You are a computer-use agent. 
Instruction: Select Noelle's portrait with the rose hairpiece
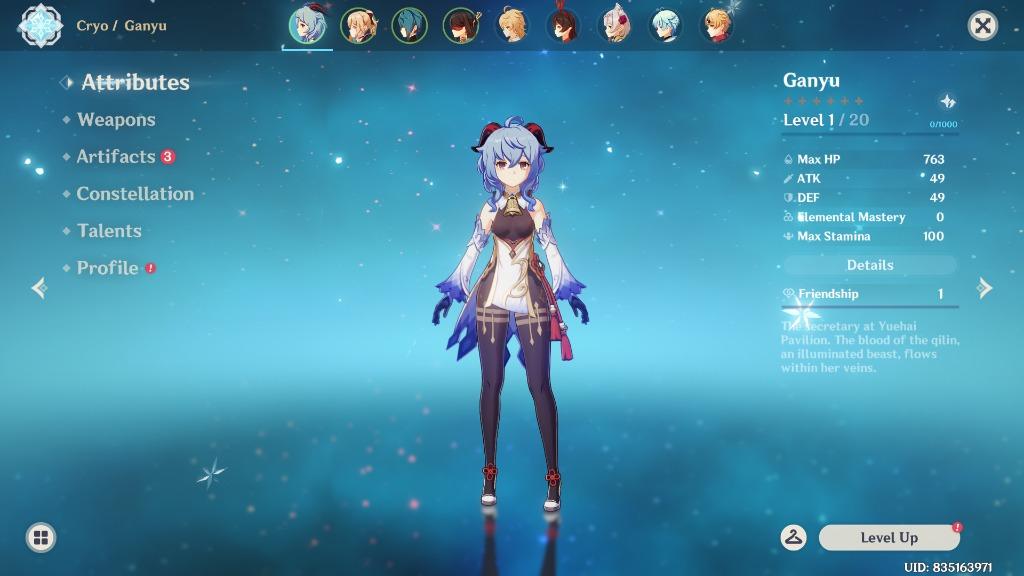click(x=614, y=26)
